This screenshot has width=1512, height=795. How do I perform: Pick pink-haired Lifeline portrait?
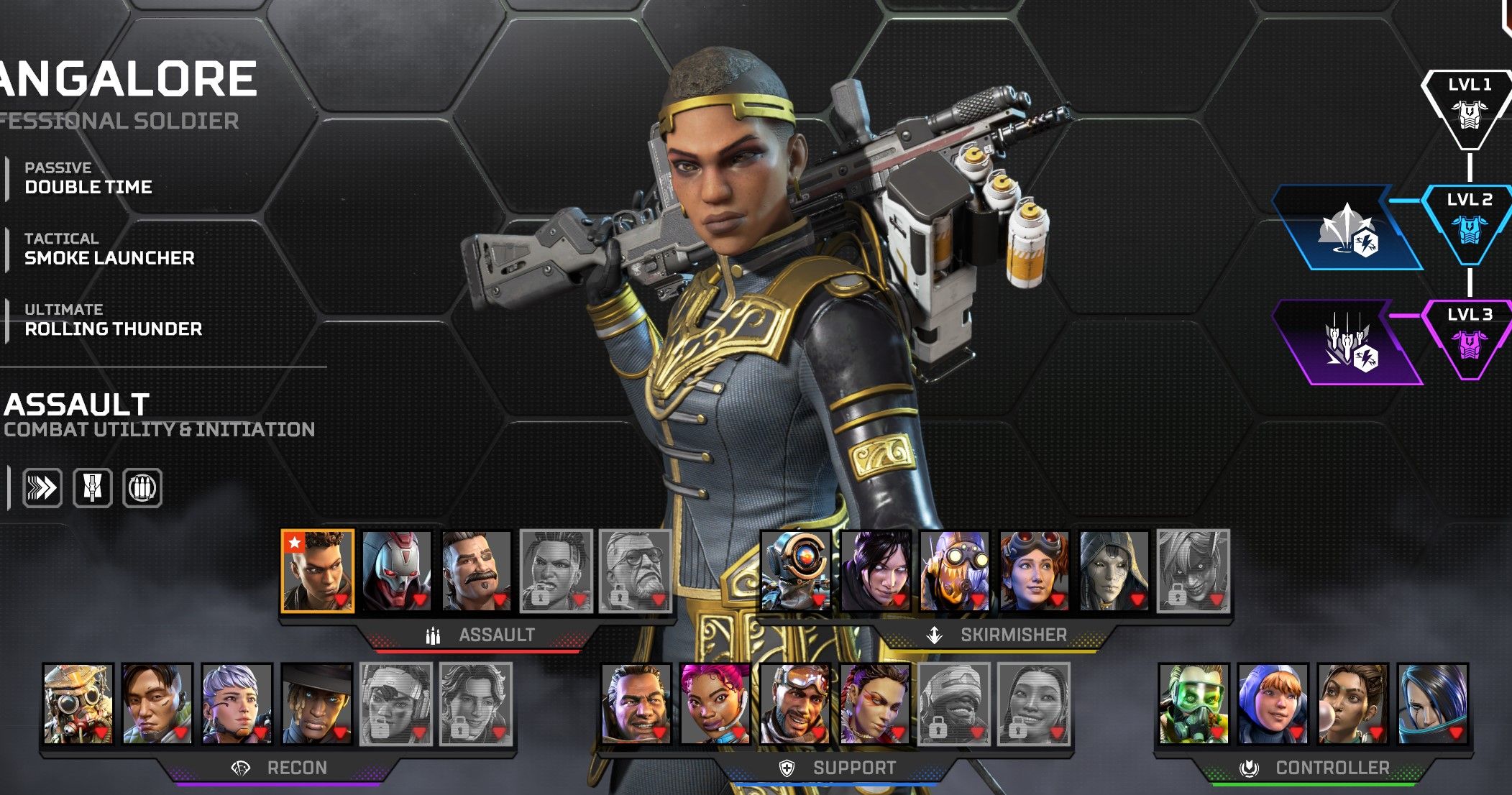pos(715,704)
